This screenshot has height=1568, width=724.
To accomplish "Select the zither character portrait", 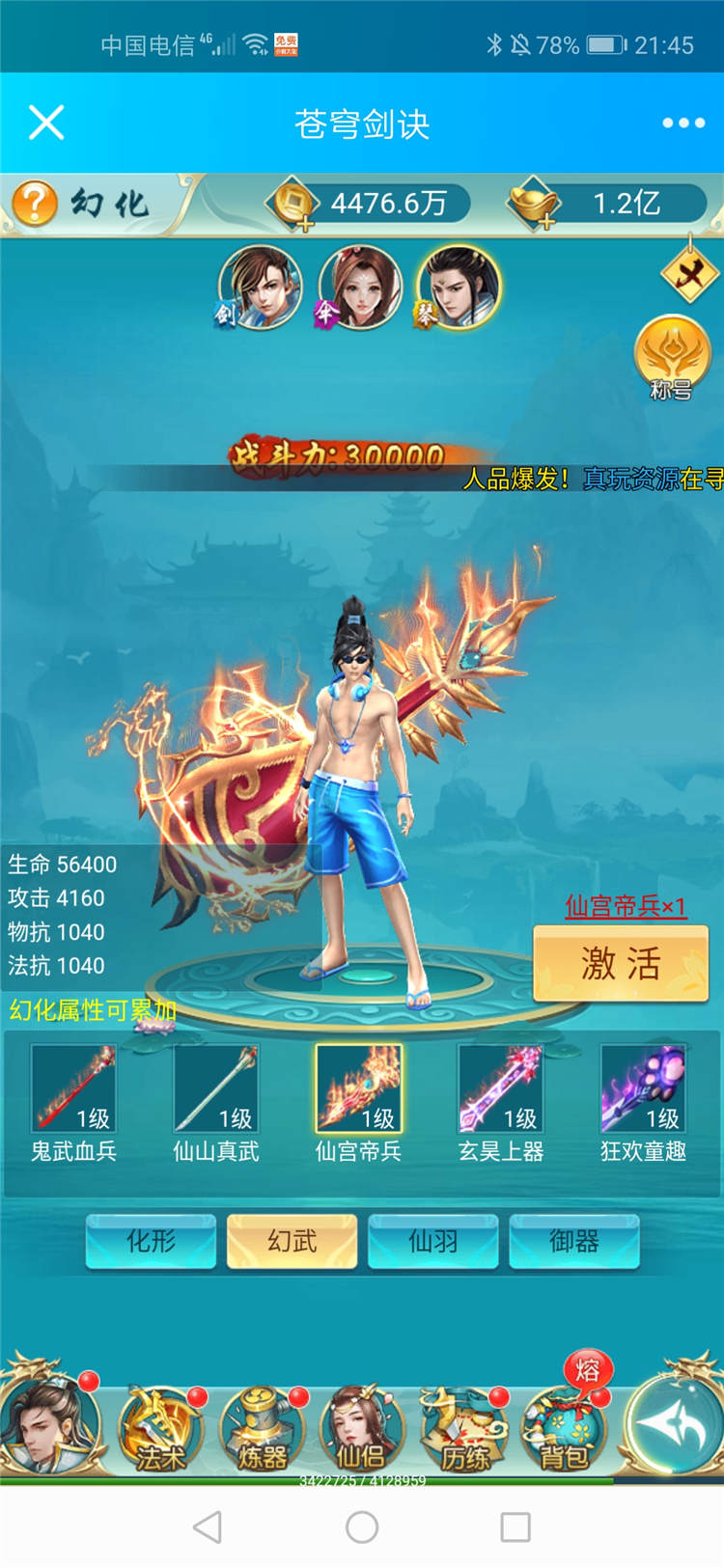I will pos(459,287).
